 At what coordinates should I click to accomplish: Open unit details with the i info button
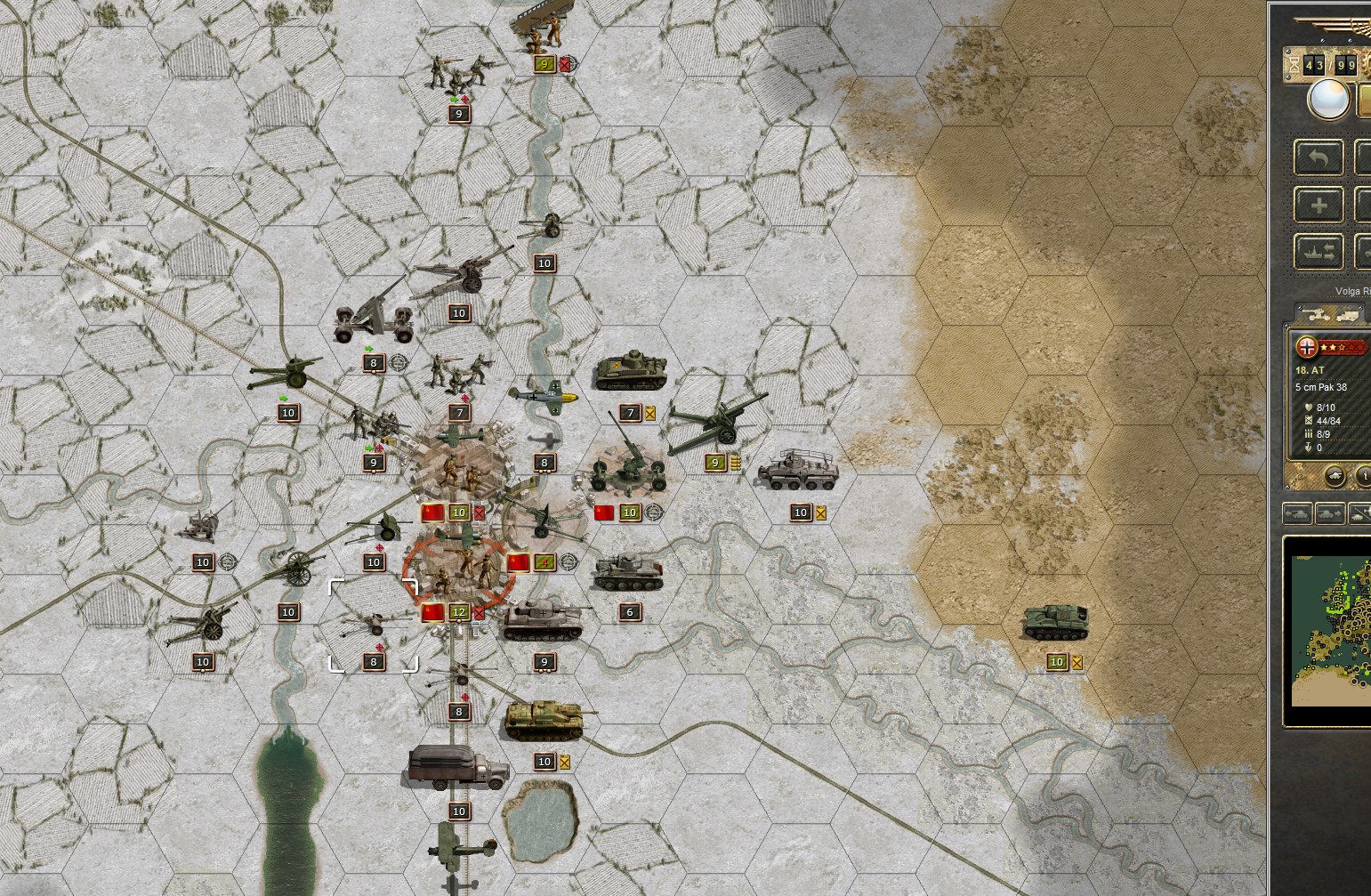pyautogui.click(x=1365, y=476)
